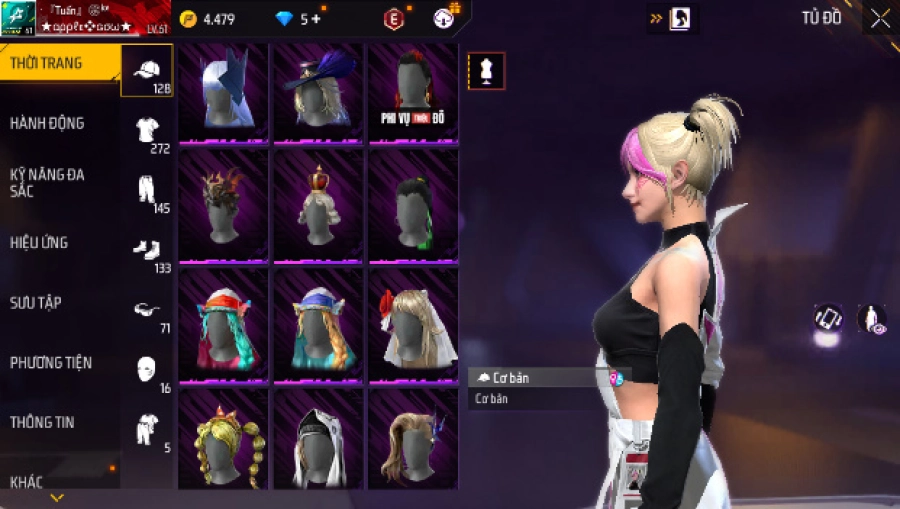This screenshot has height=509, width=900.
Task: Choose the pants bottoms subcategory
Action: tap(147, 190)
